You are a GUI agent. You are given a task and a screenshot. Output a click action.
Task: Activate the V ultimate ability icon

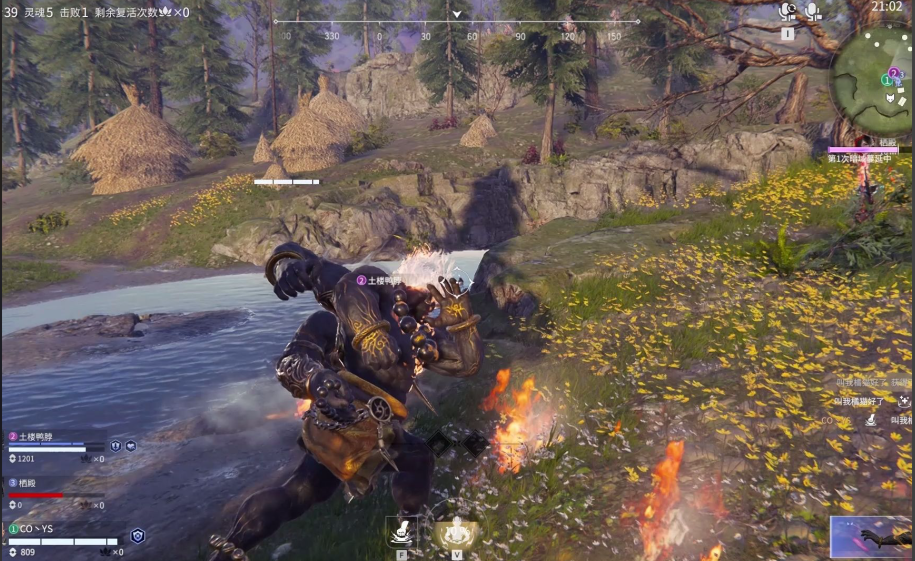coord(456,530)
